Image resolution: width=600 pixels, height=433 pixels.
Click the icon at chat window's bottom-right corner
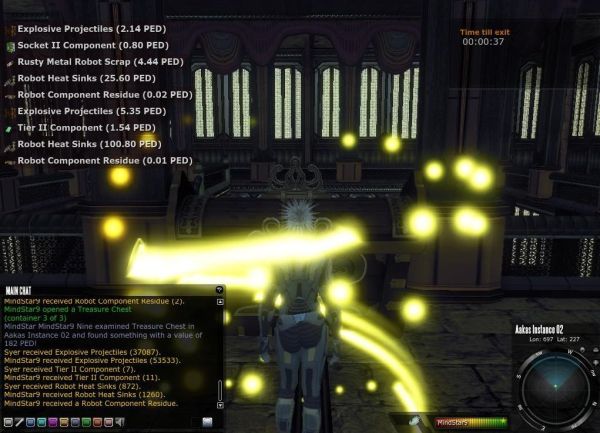point(207,422)
